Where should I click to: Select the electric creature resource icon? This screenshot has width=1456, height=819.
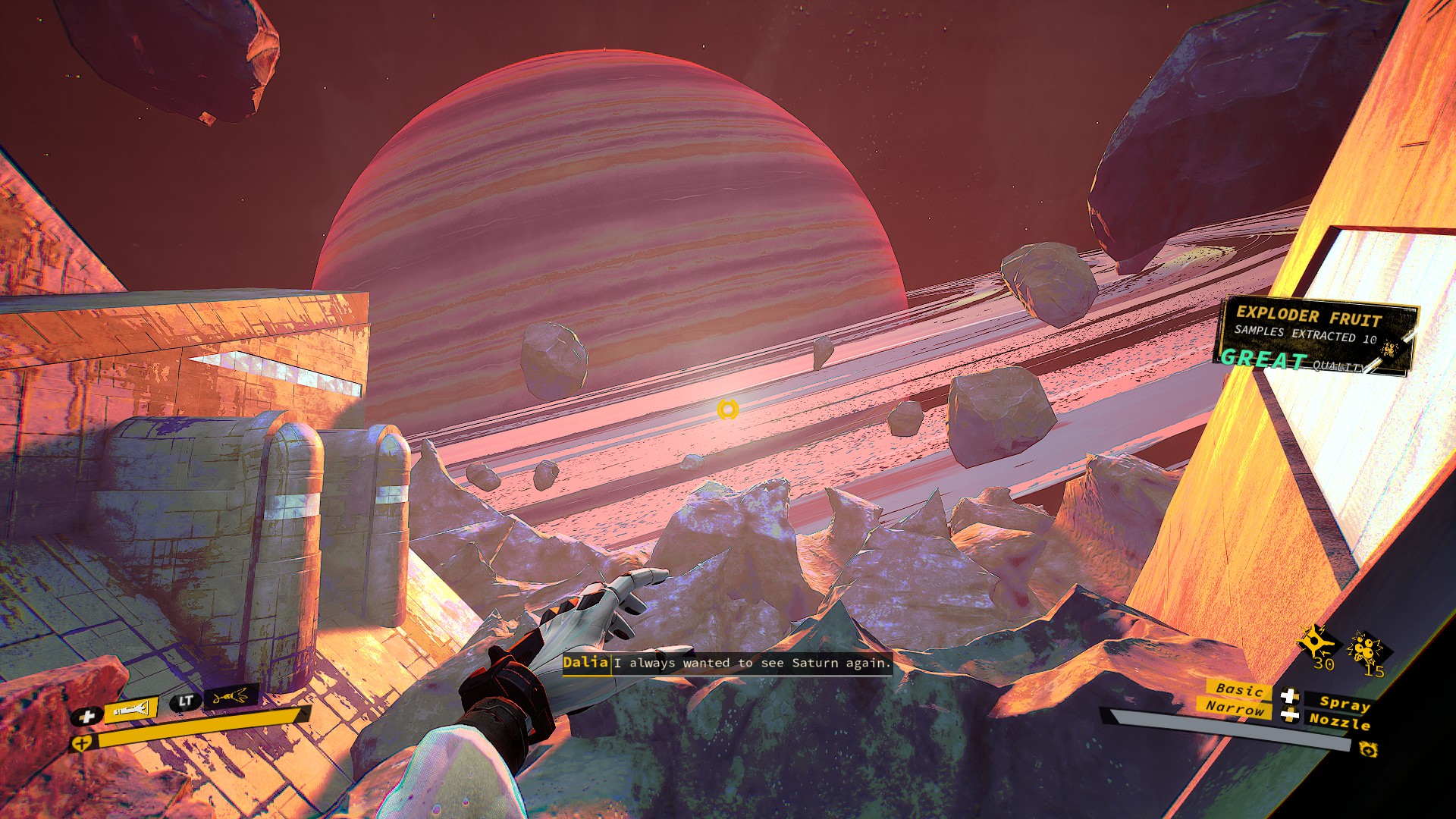[x=1318, y=643]
